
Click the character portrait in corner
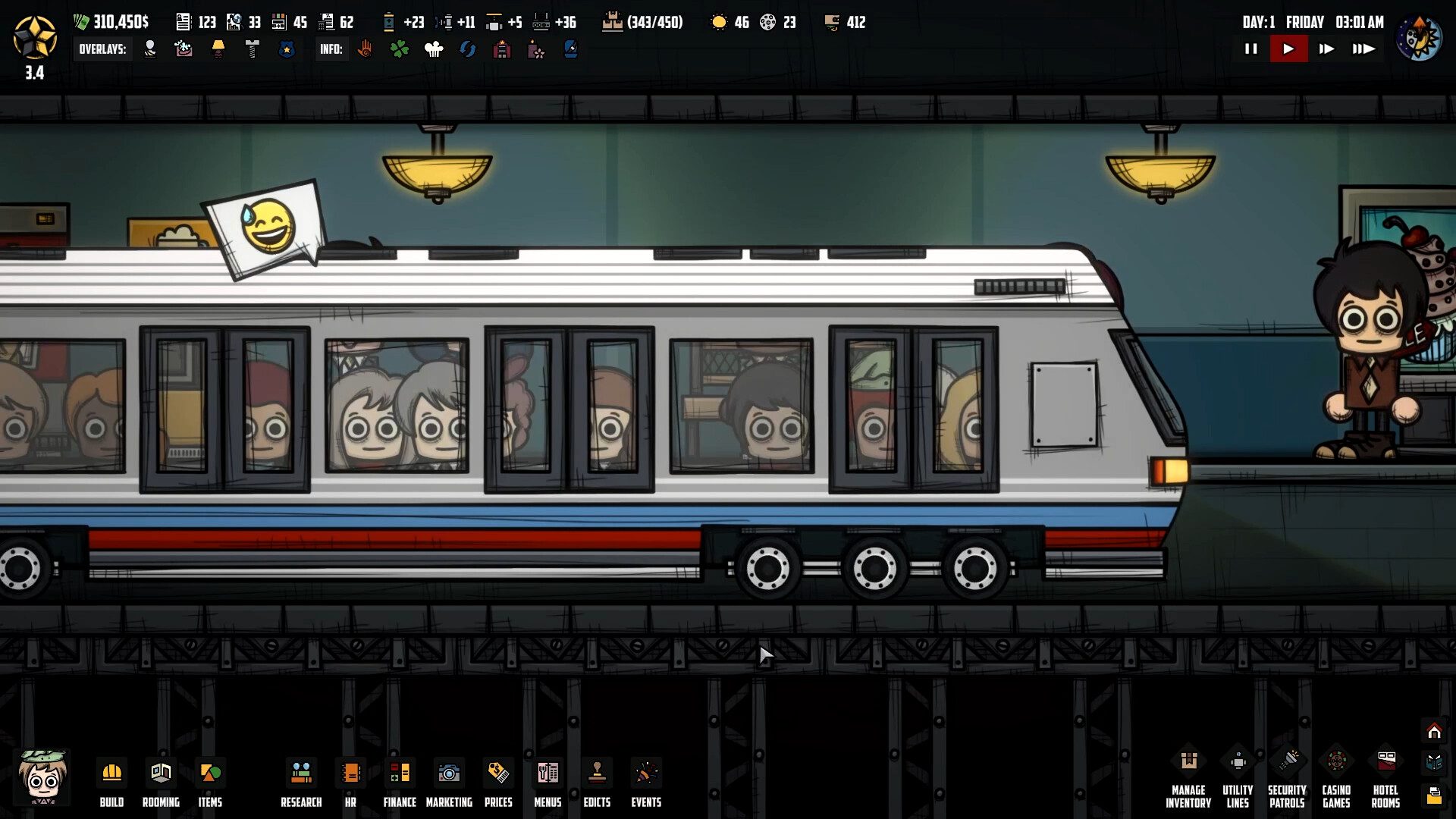(43, 777)
